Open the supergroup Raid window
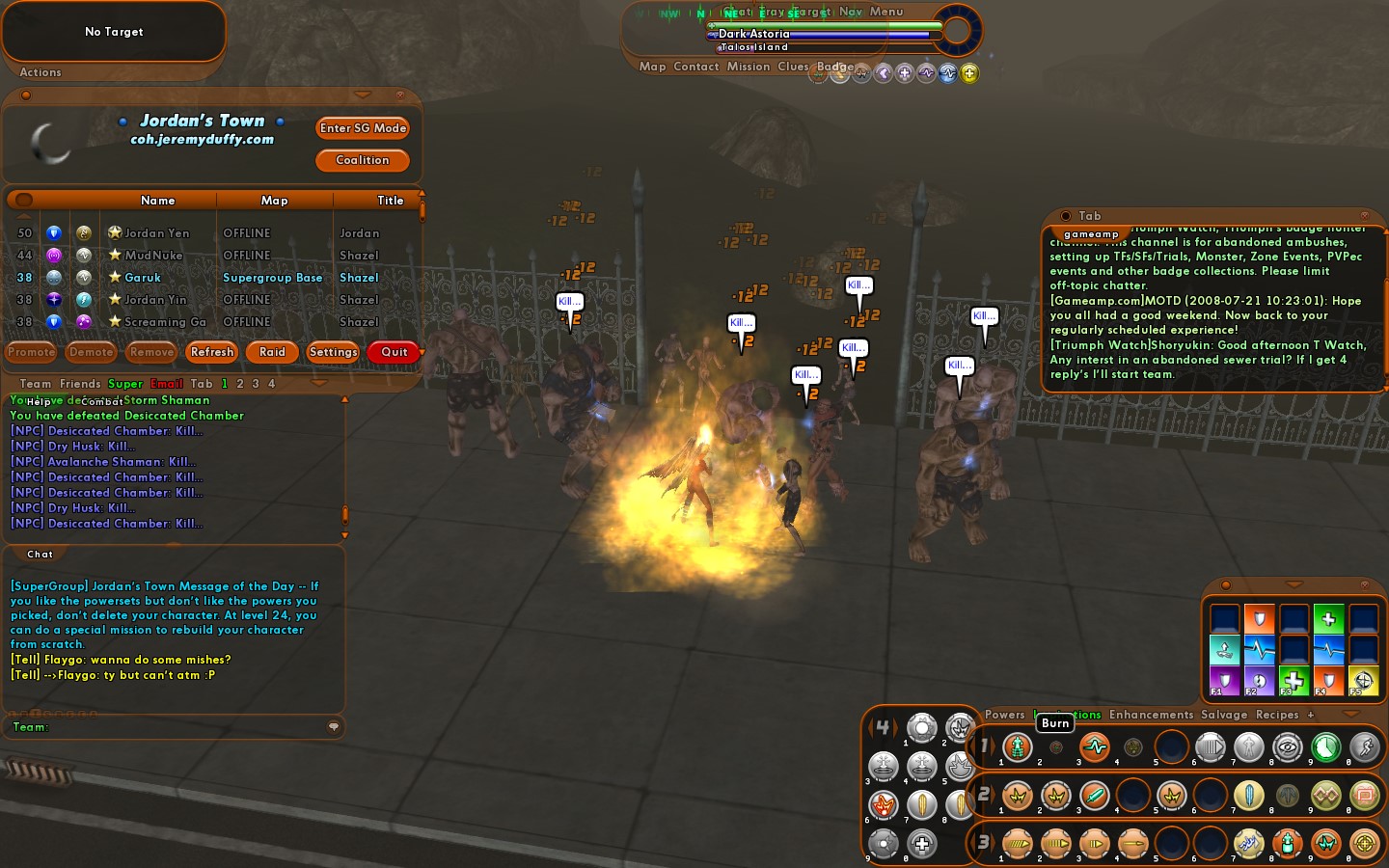1389x868 pixels. [272, 352]
